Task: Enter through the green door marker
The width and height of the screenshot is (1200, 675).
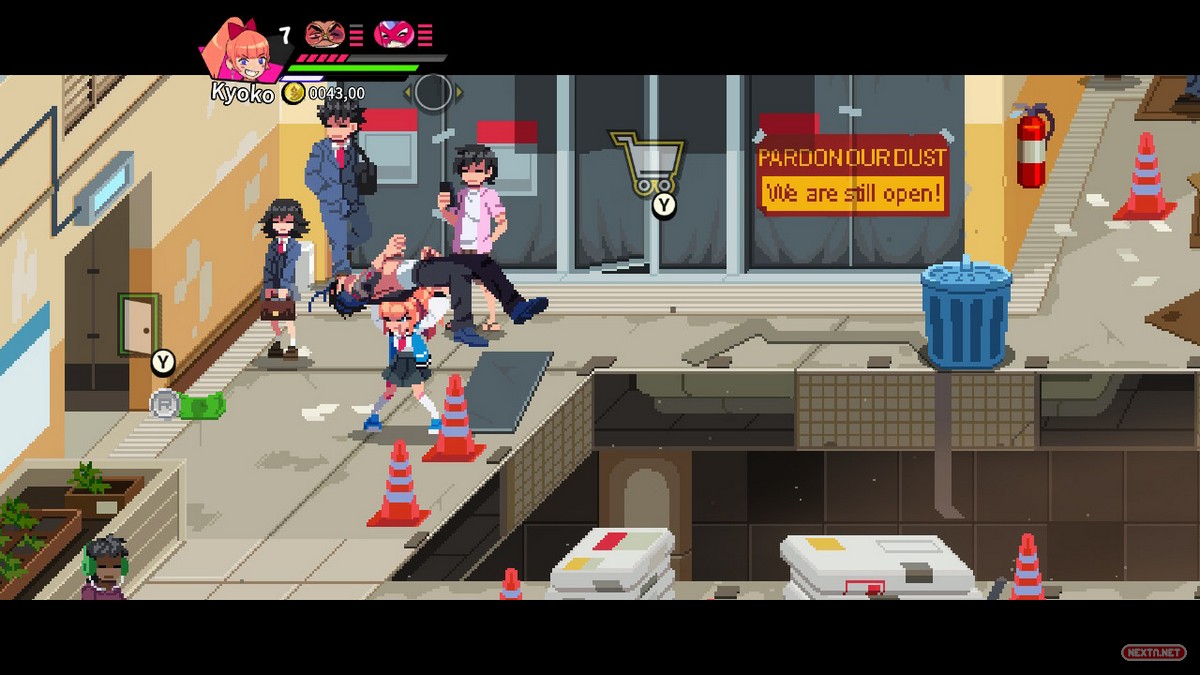Action: 139,324
